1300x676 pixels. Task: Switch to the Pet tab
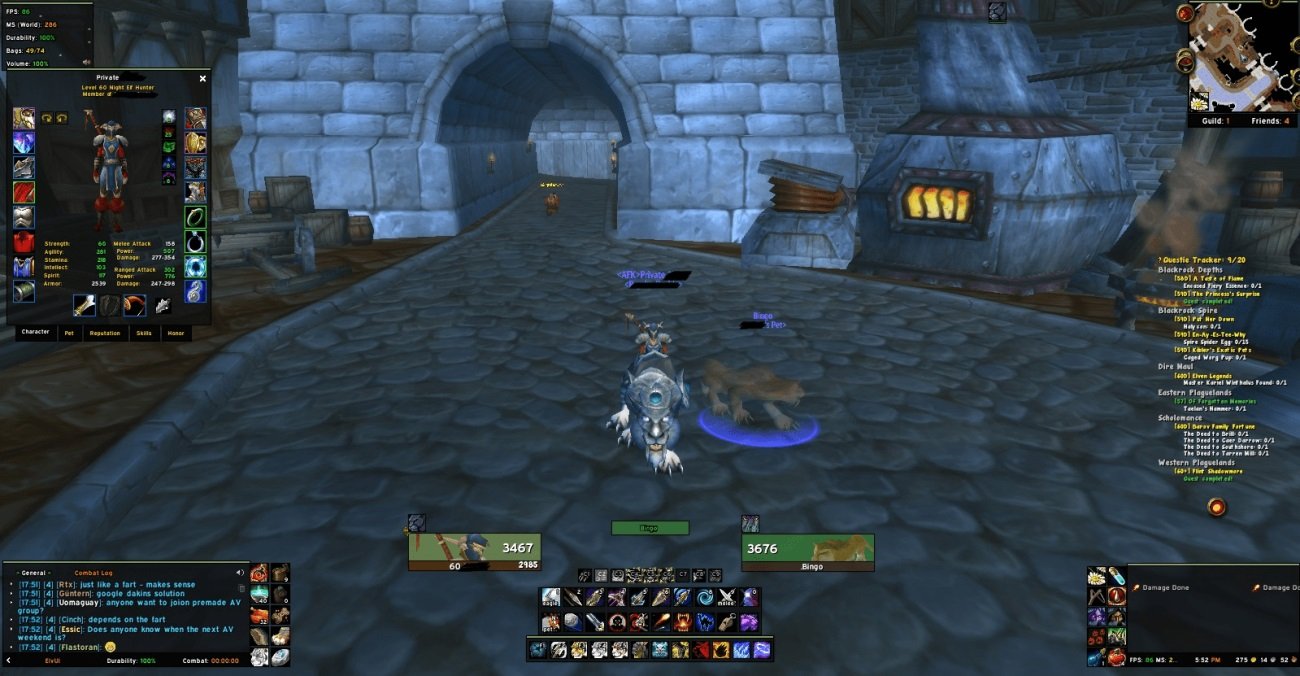point(69,333)
